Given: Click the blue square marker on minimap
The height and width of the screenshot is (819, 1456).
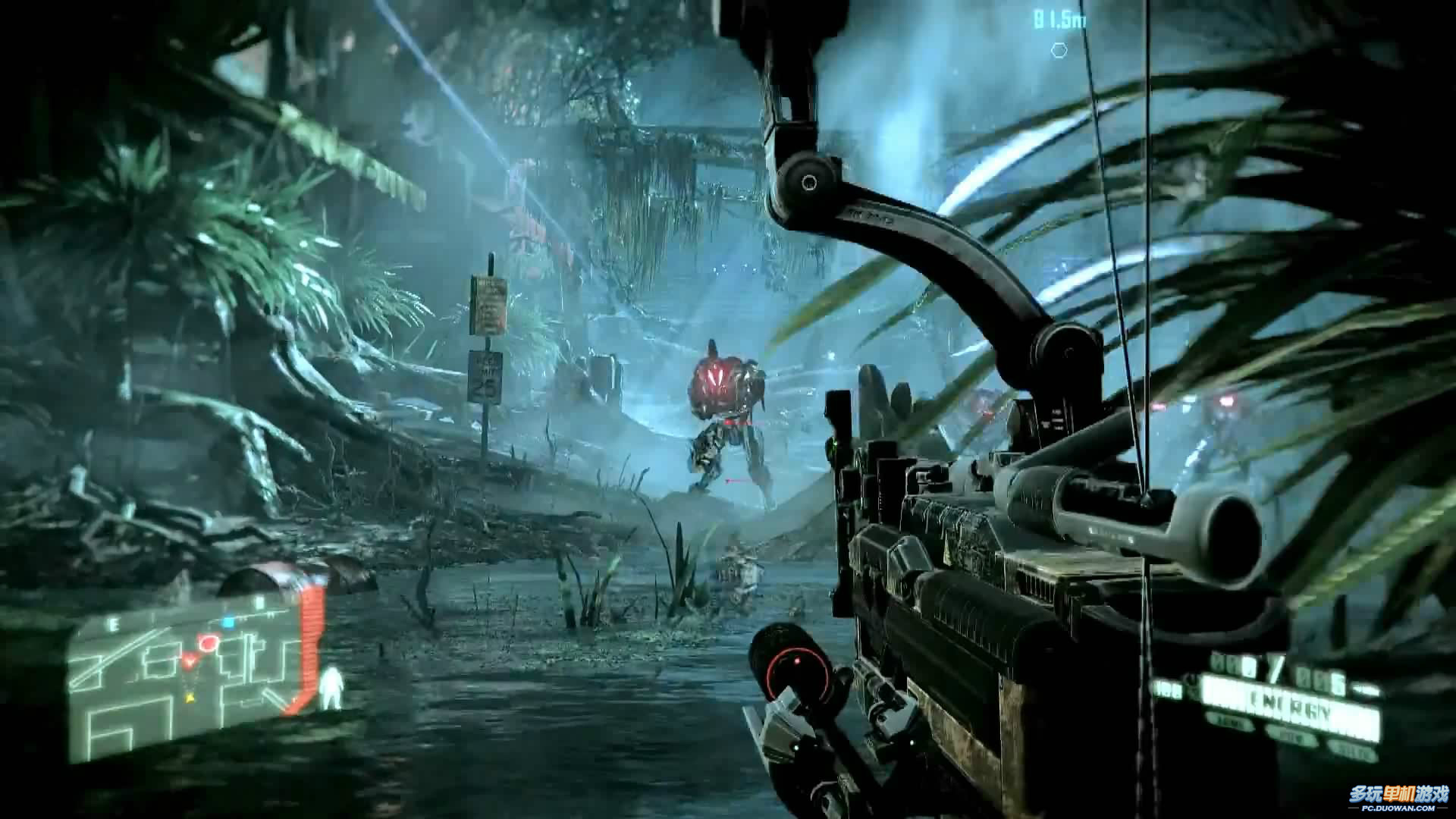Looking at the screenshot, I should coord(228,622).
